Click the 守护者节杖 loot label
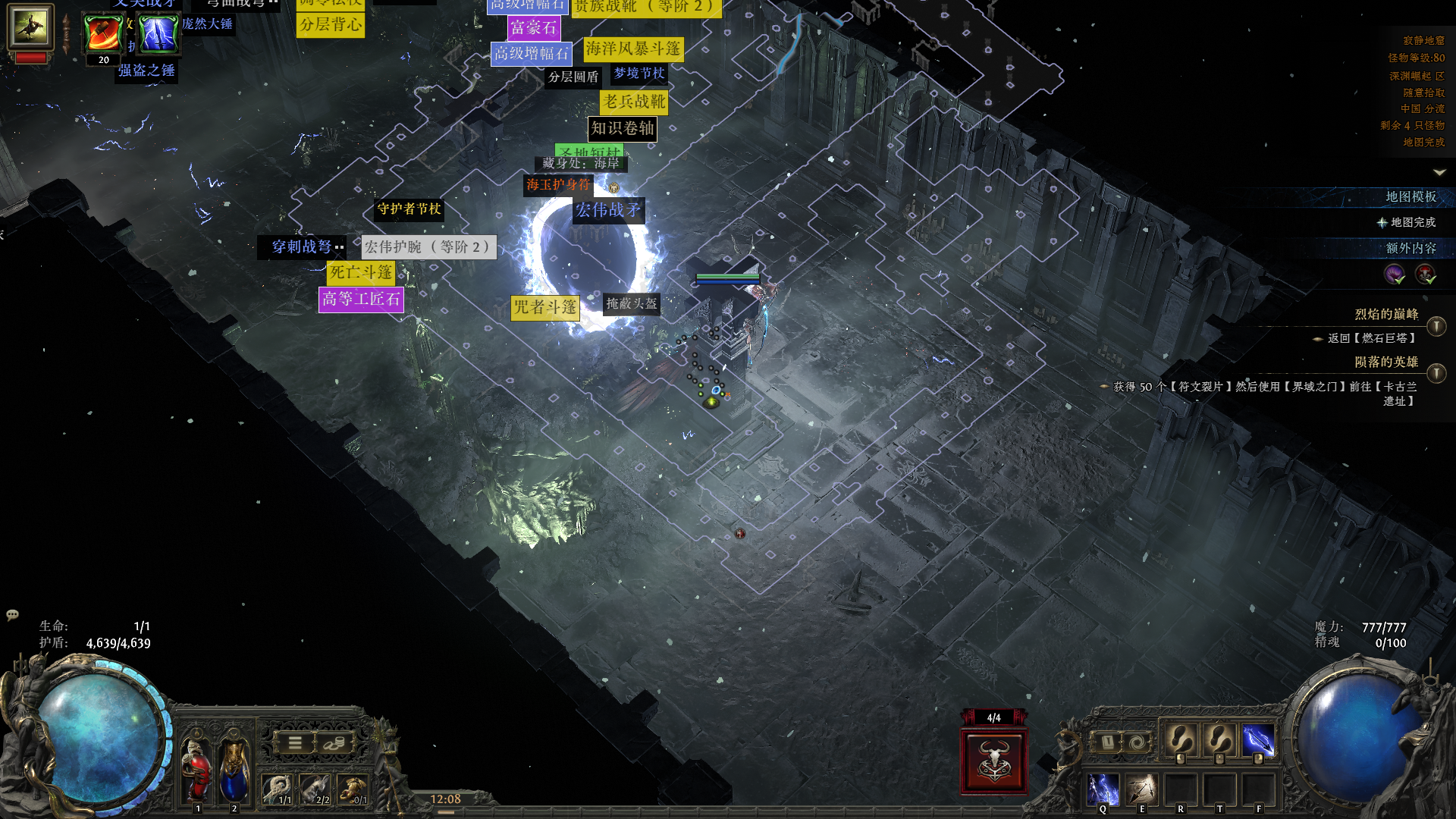 pyautogui.click(x=409, y=209)
